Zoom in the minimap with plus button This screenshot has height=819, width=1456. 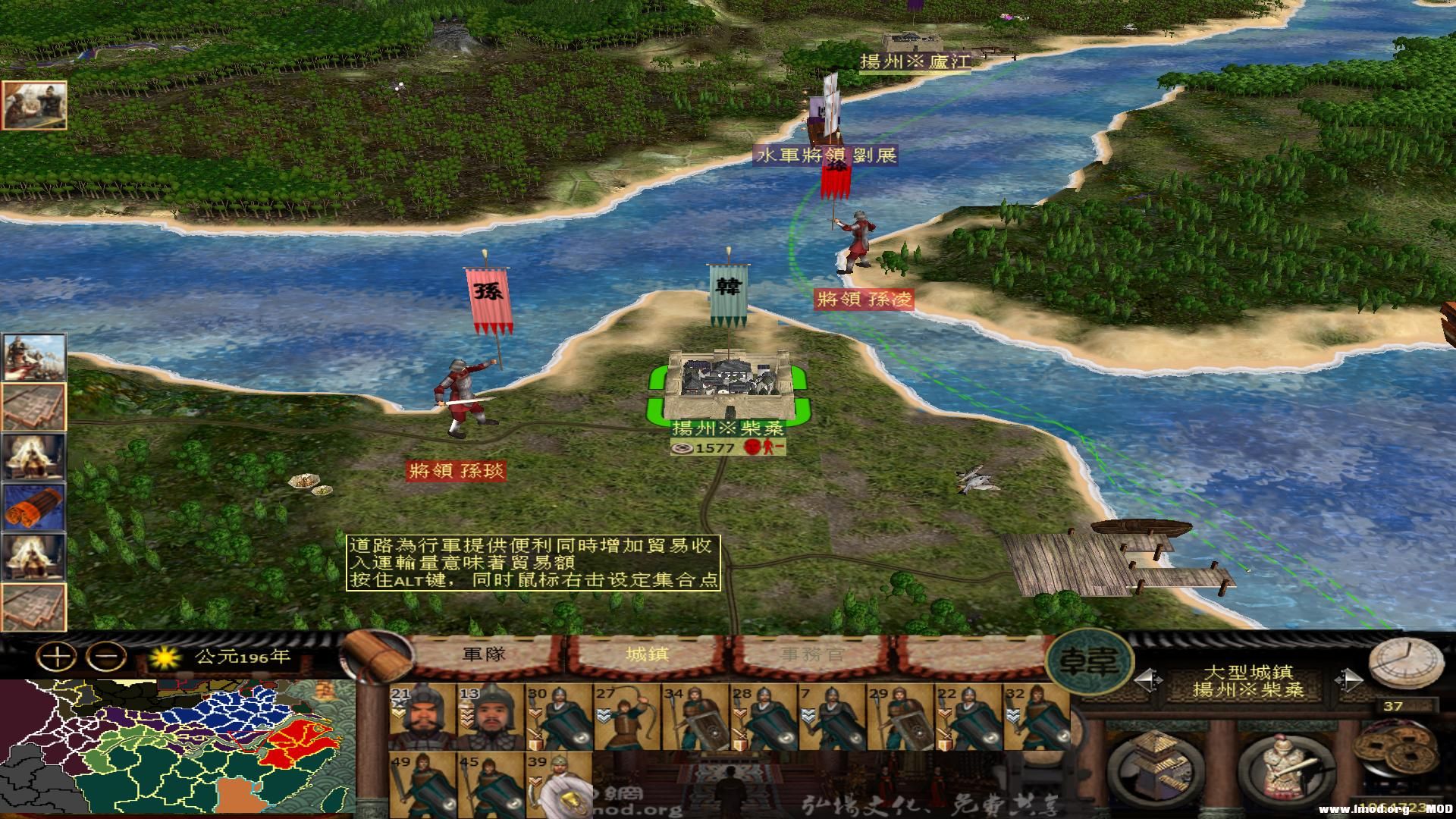(x=57, y=657)
